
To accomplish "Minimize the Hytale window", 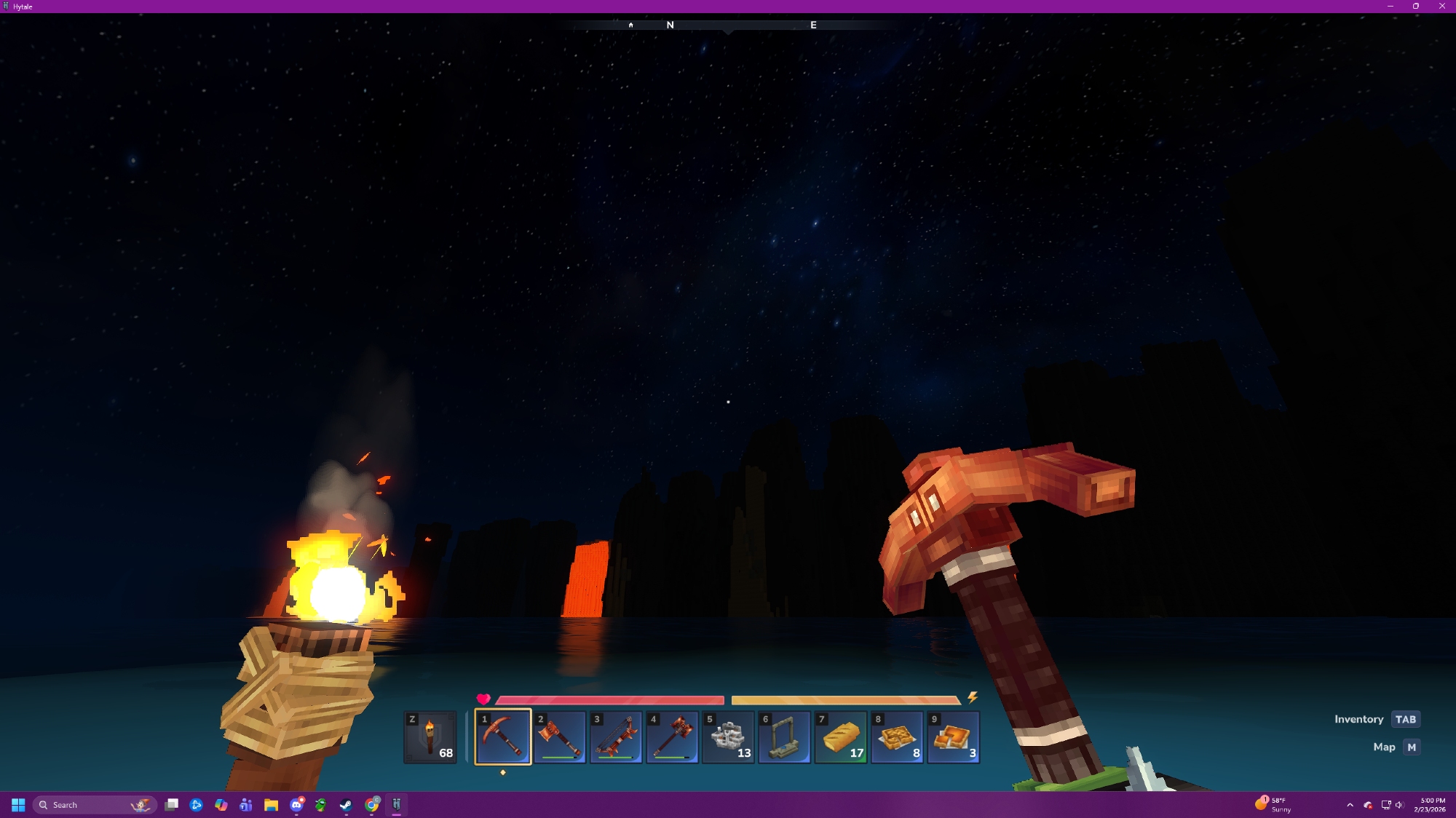I will (1390, 6).
